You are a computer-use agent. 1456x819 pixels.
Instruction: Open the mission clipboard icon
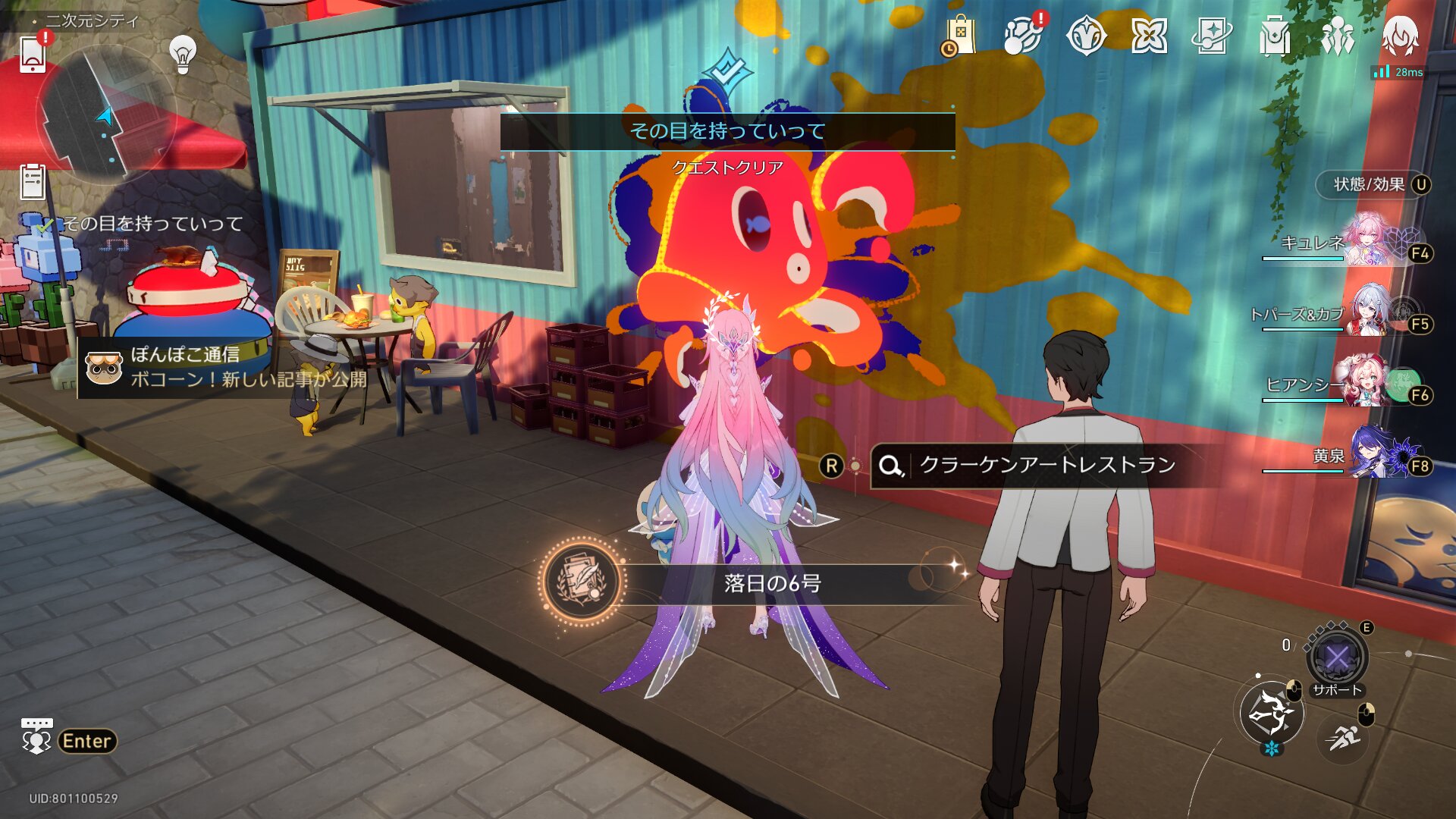[x=33, y=182]
